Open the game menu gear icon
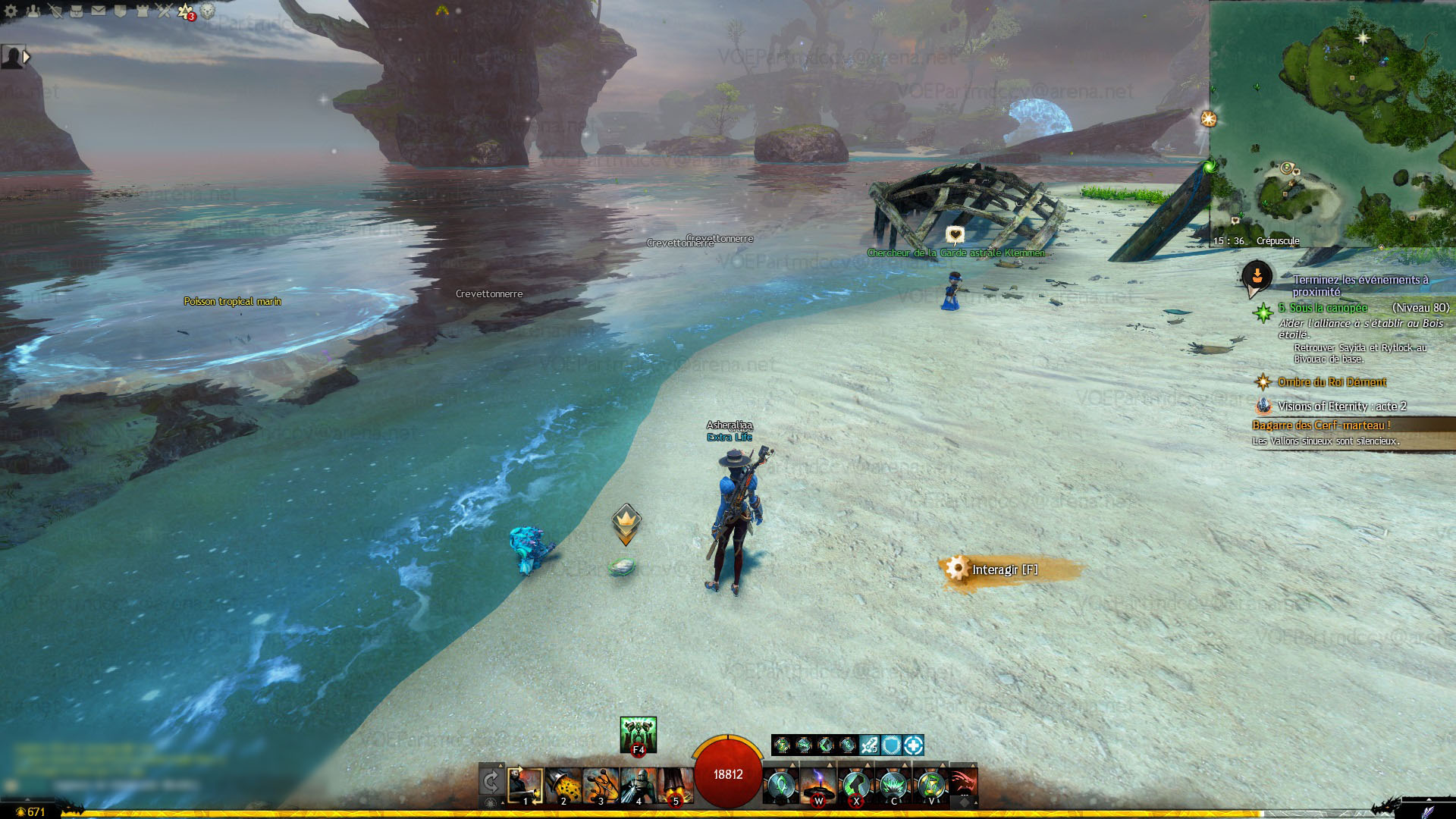 11,11
